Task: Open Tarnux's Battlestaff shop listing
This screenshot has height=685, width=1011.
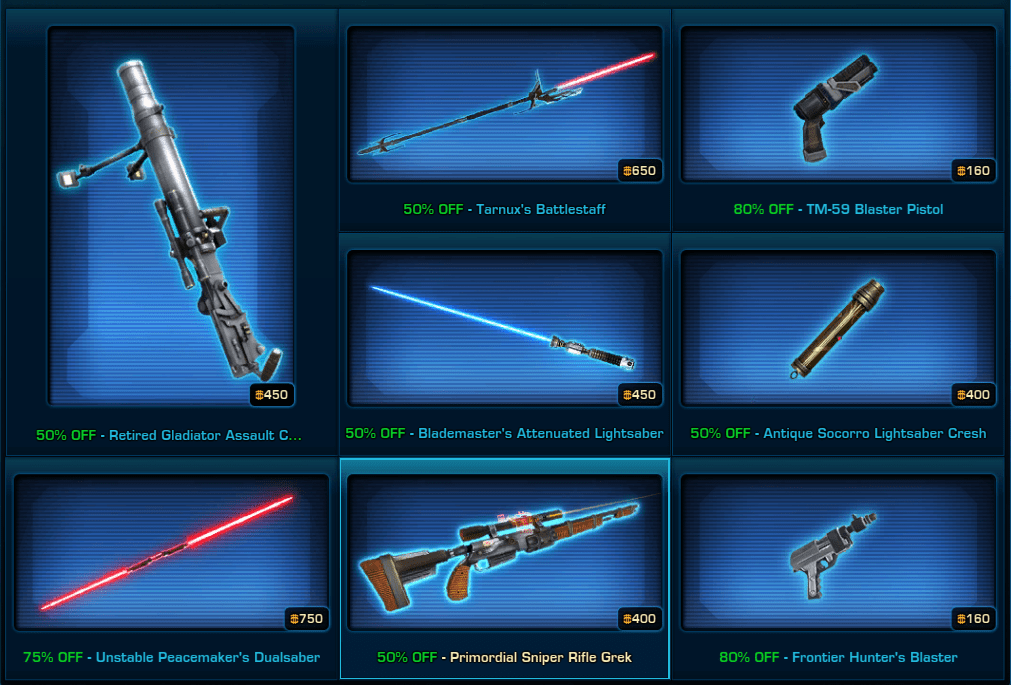Action: [505, 105]
